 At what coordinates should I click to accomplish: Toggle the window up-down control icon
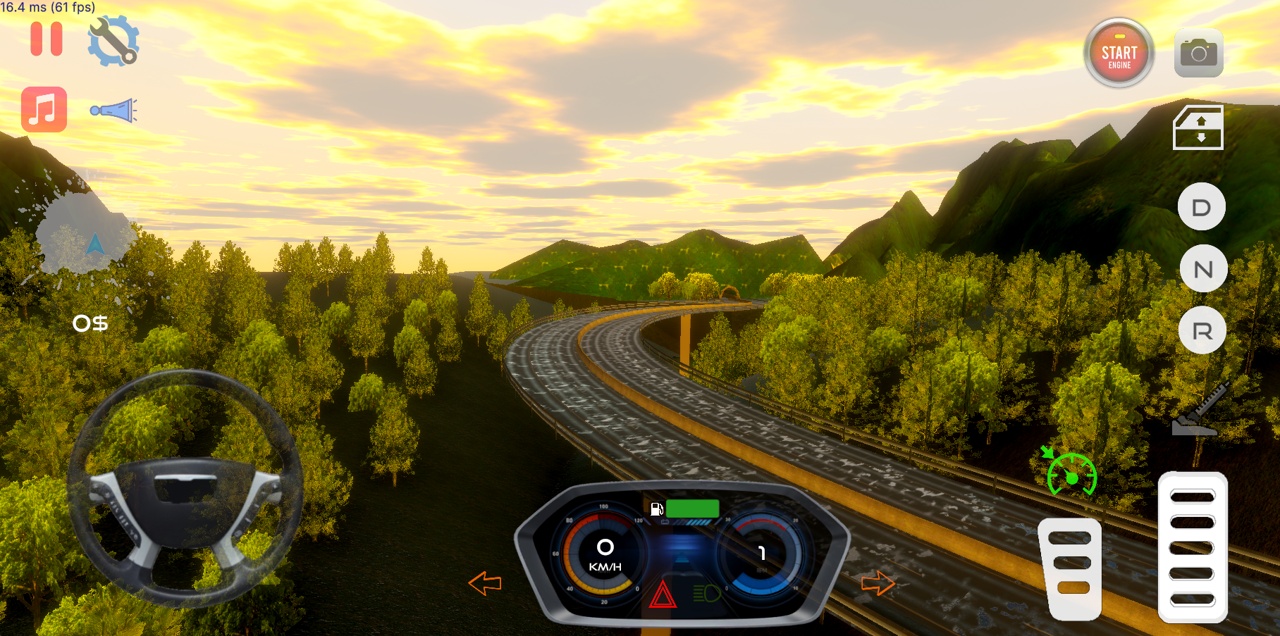[1199, 128]
